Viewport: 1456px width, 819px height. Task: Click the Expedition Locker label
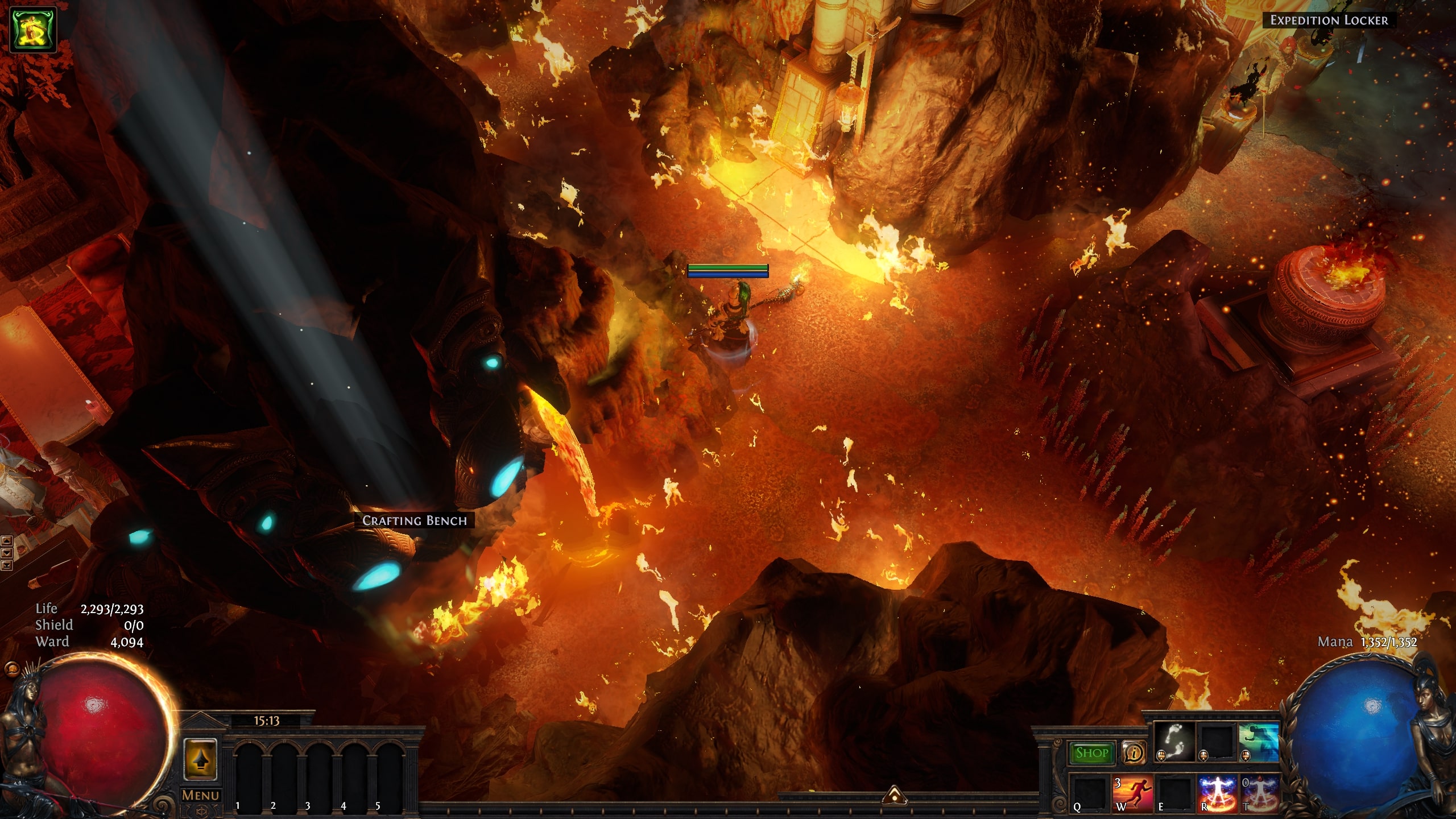(1329, 20)
